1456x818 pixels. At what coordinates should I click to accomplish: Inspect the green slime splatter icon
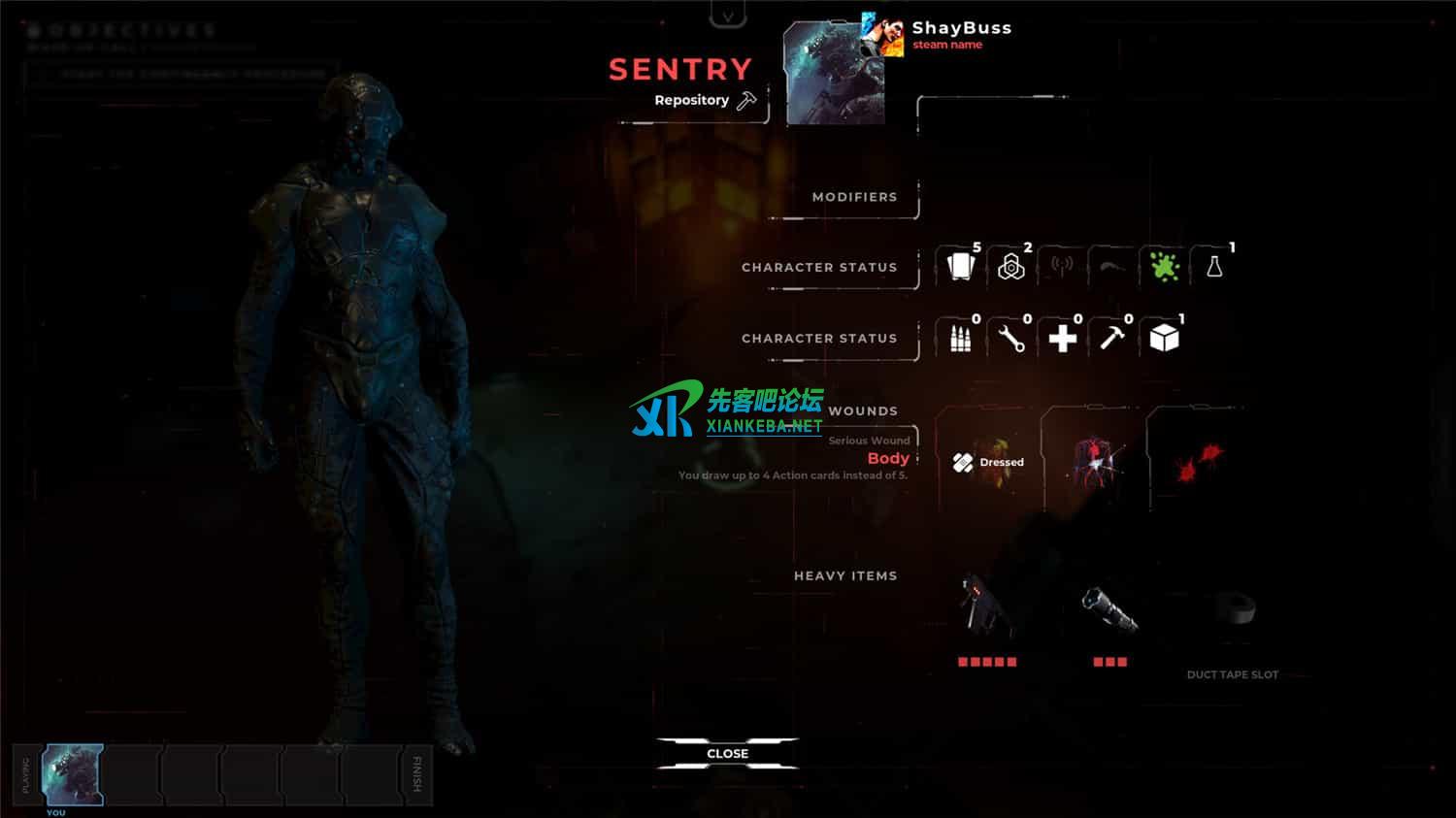pos(1164,267)
